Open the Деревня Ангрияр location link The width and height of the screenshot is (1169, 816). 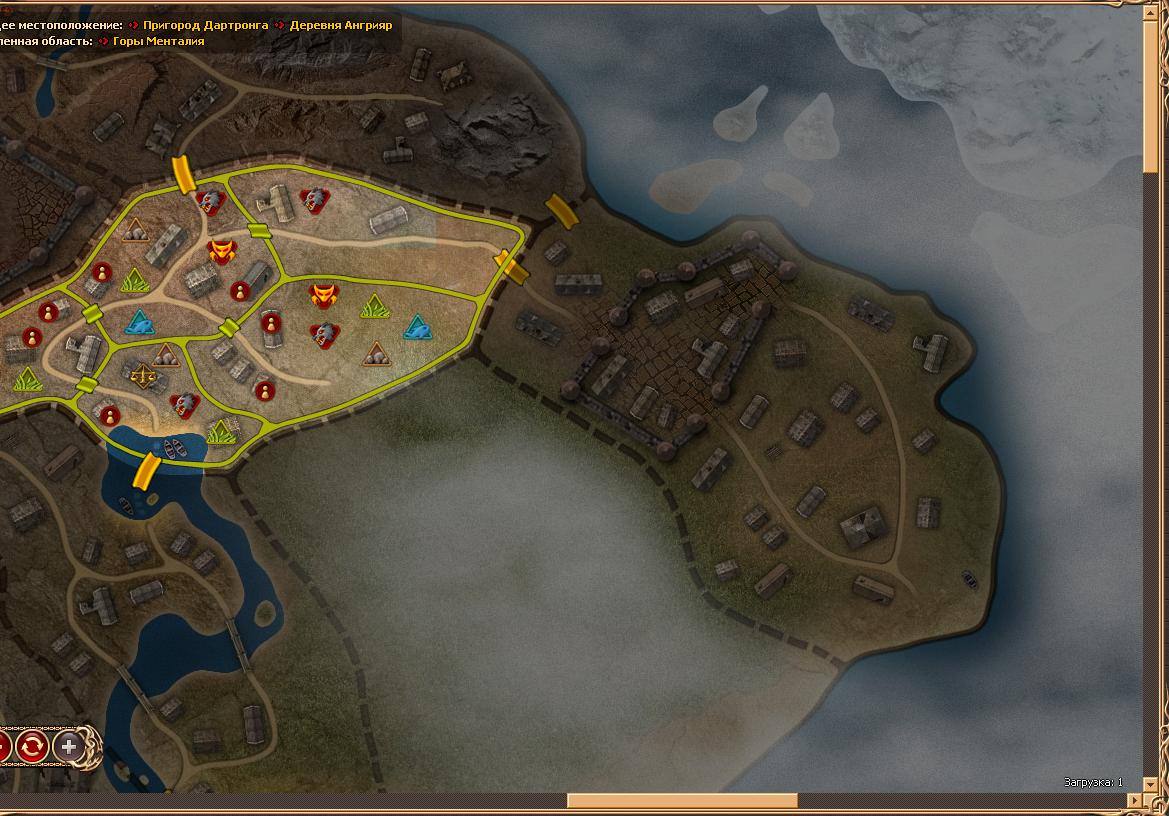pos(341,24)
